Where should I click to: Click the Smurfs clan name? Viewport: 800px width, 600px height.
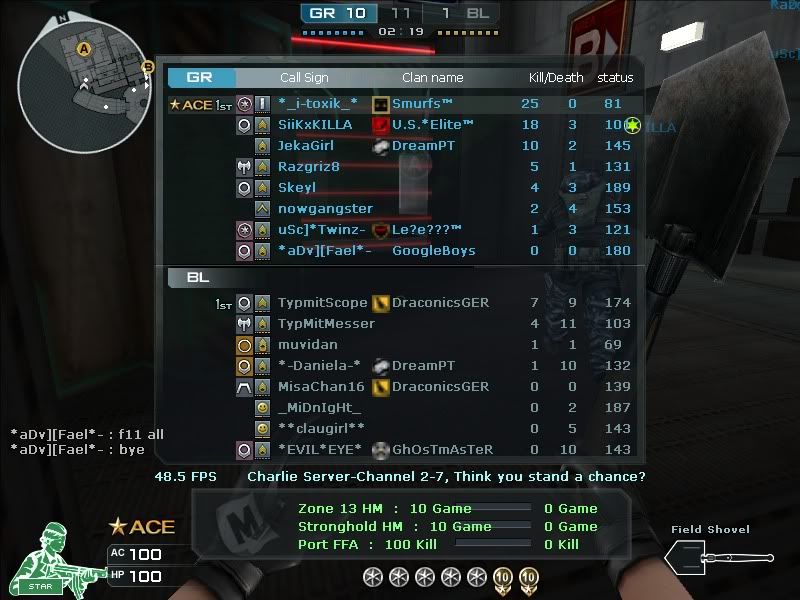coord(422,104)
